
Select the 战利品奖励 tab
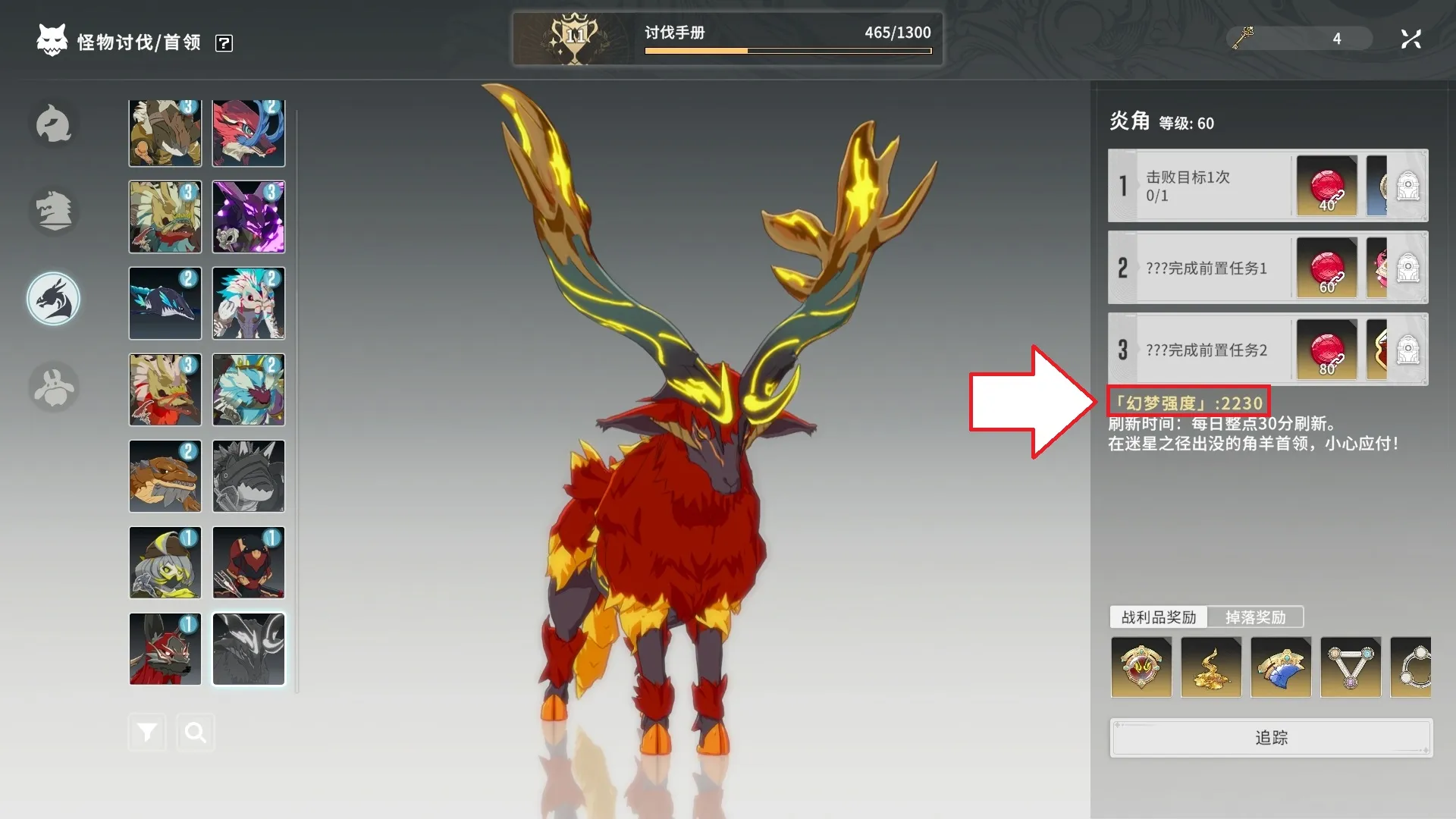1158,617
